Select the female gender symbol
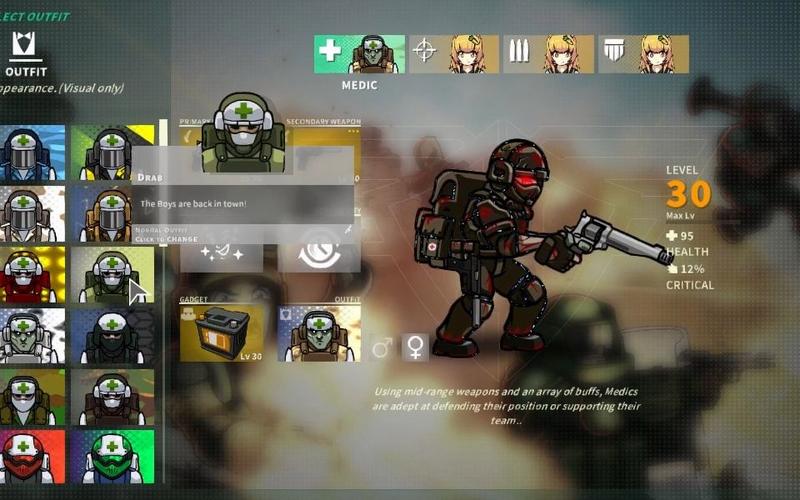Image resolution: width=800 pixels, height=500 pixels. 414,348
